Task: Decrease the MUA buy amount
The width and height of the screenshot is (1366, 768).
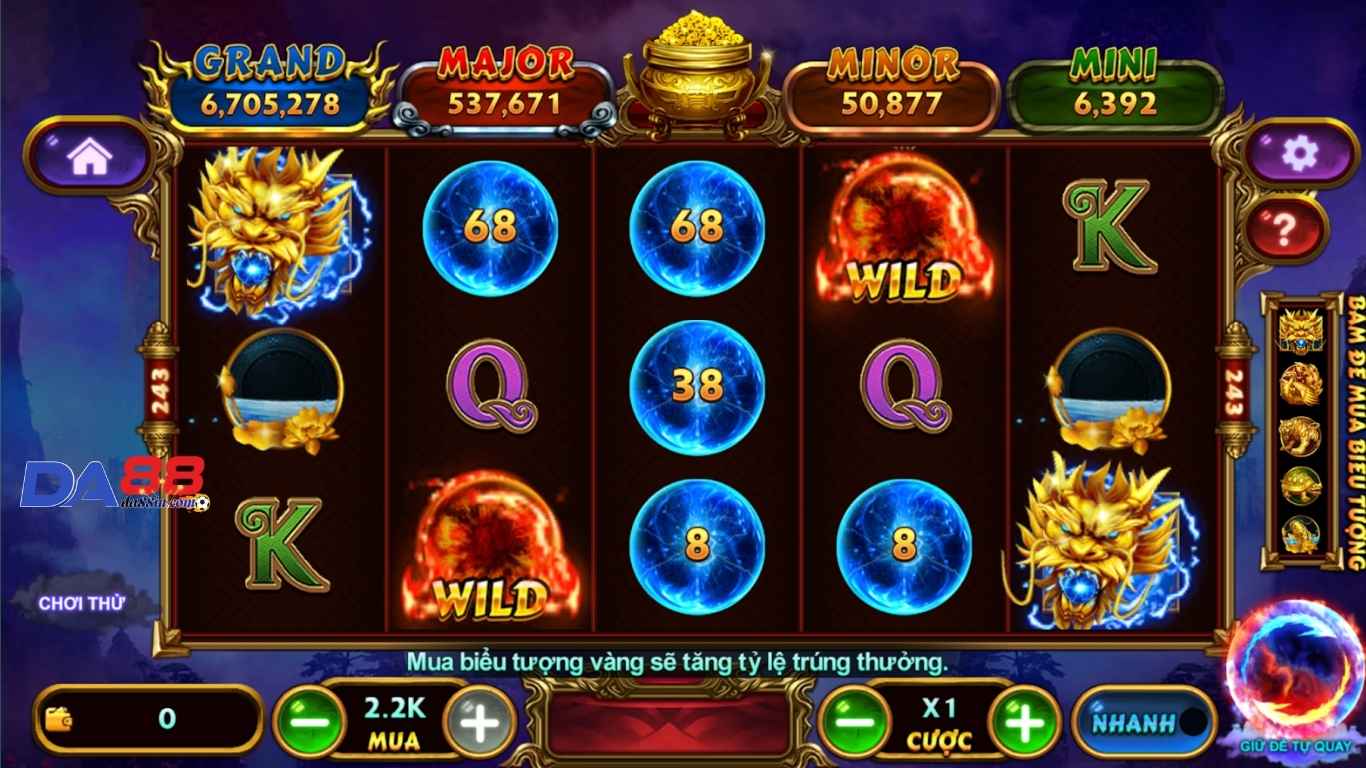Action: pyautogui.click(x=309, y=720)
